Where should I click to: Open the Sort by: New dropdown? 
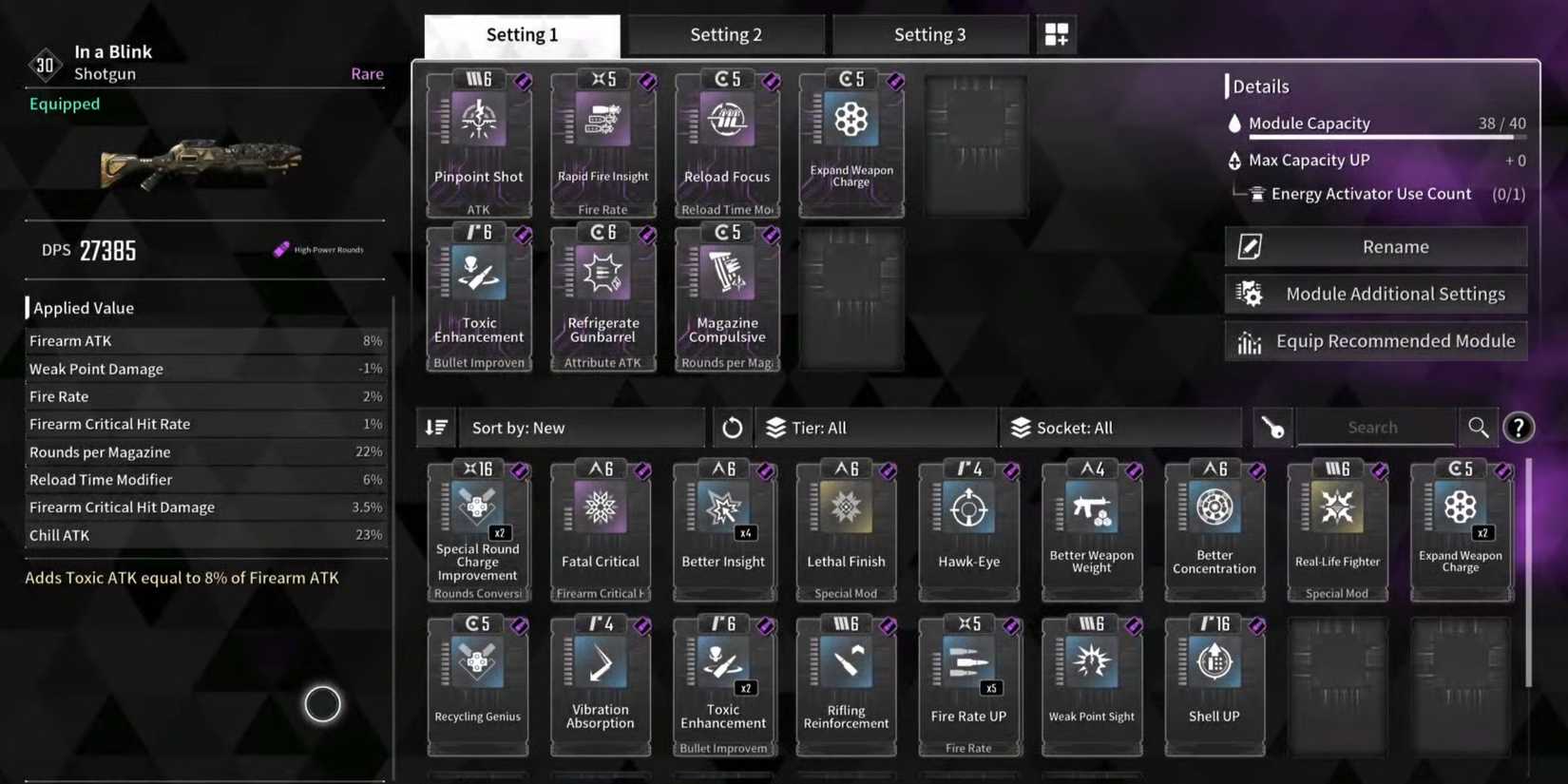(x=580, y=427)
